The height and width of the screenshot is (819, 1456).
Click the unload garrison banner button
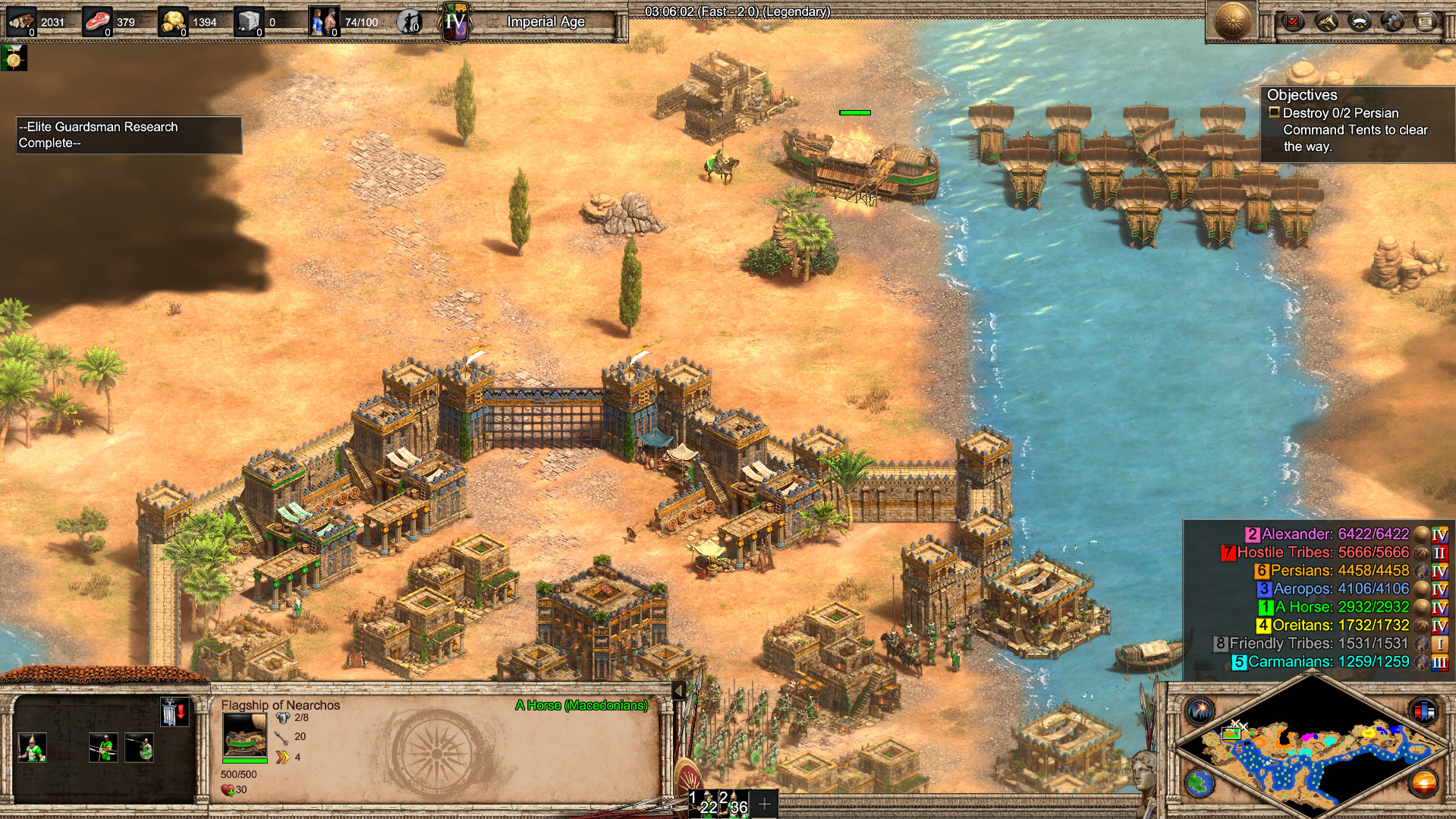[x=174, y=713]
